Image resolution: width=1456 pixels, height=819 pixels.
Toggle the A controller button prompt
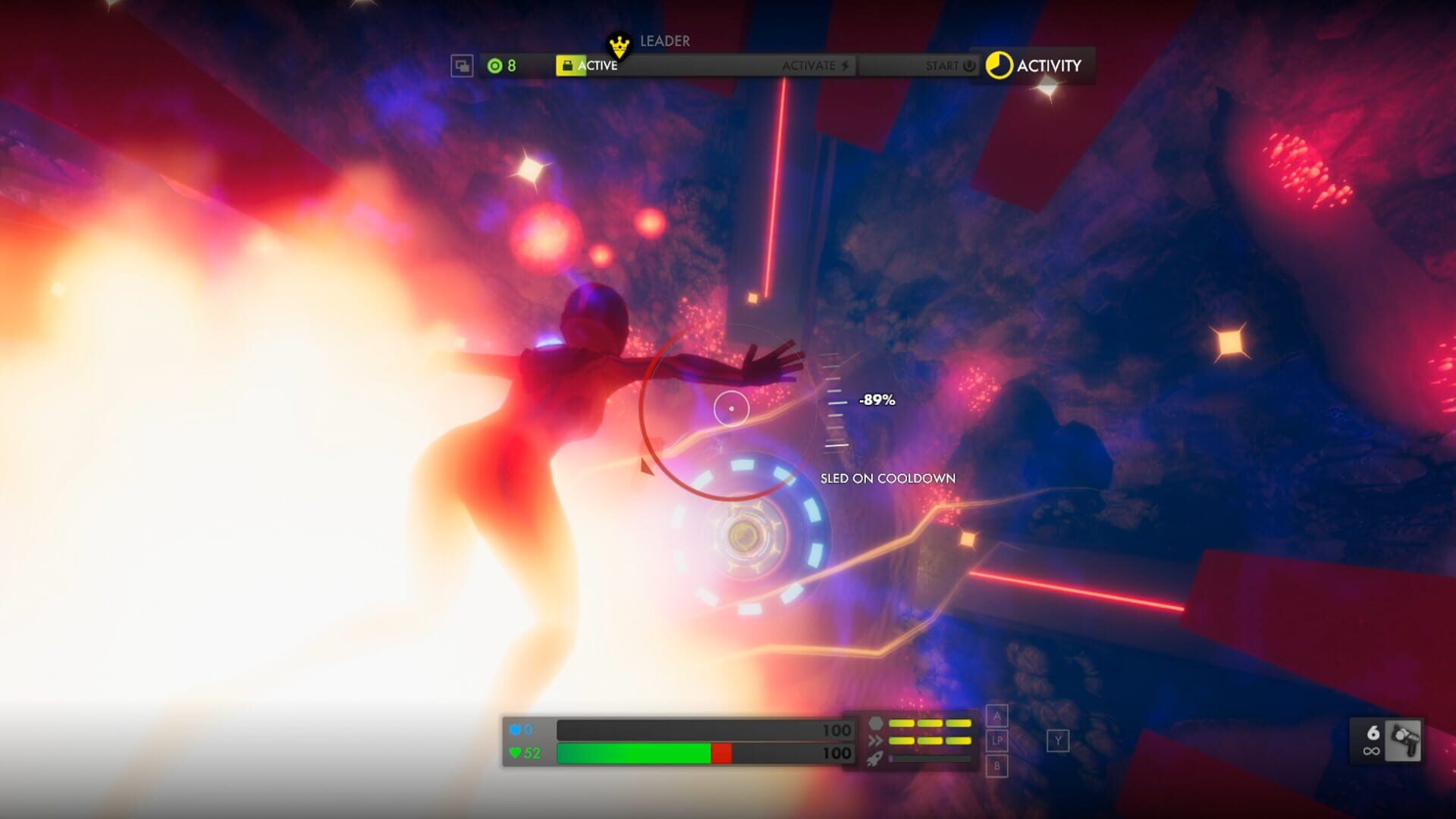(x=997, y=716)
